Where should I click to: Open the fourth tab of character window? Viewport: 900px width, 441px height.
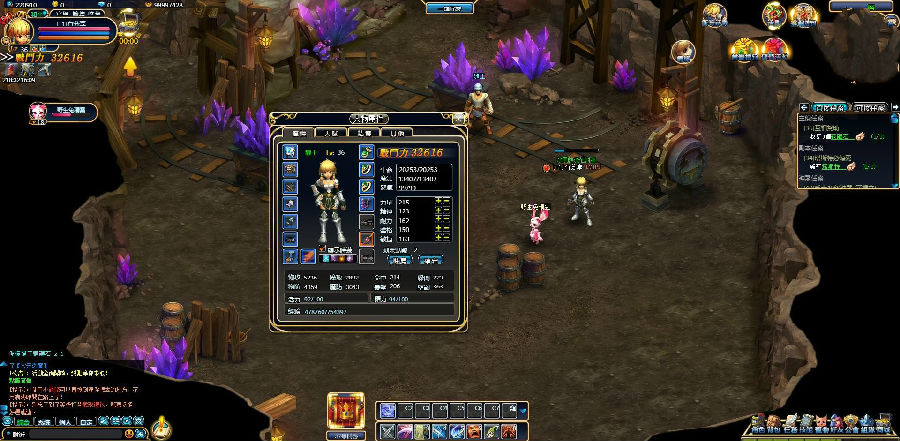point(399,132)
